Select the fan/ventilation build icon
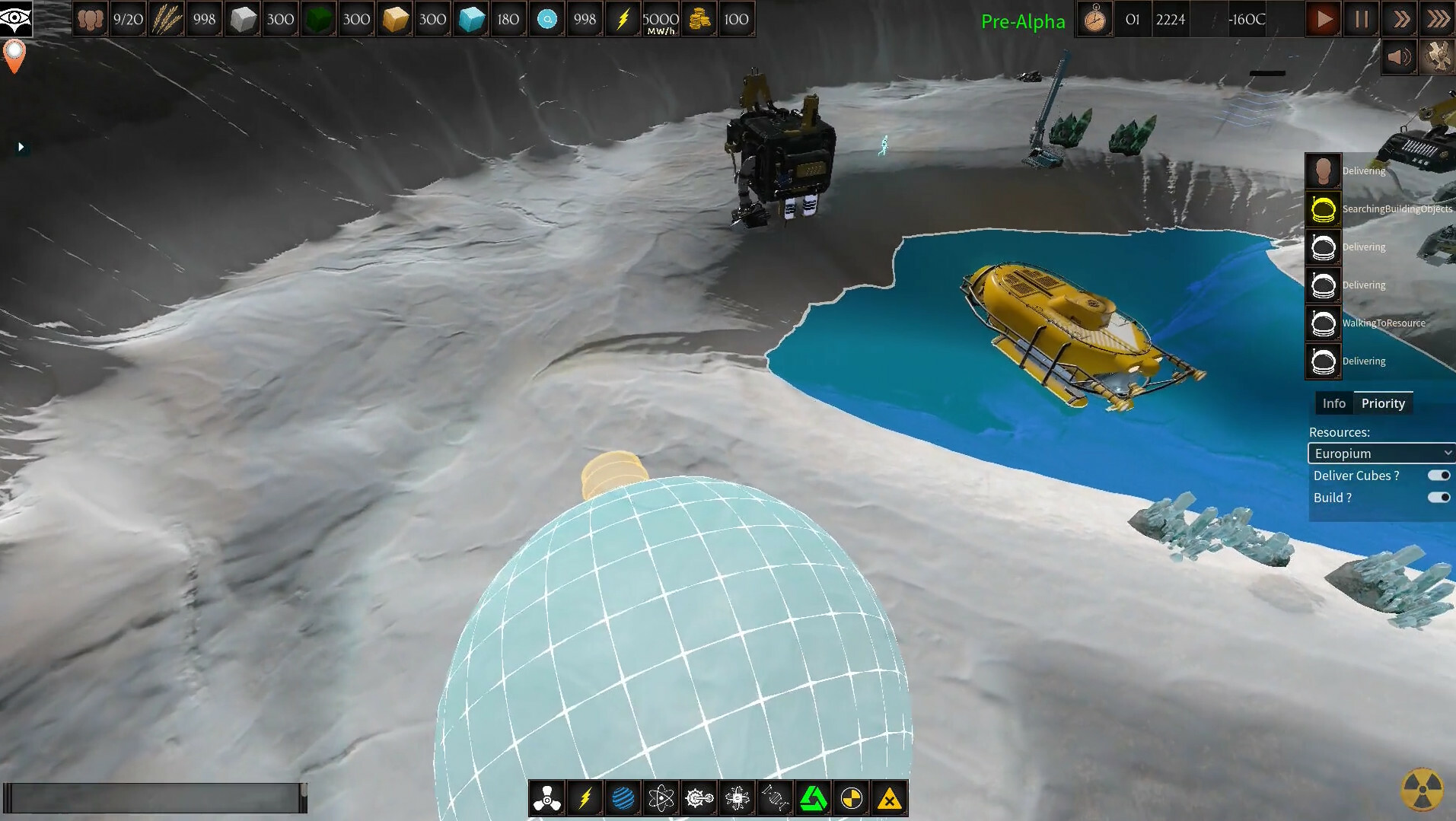 pos(546,797)
